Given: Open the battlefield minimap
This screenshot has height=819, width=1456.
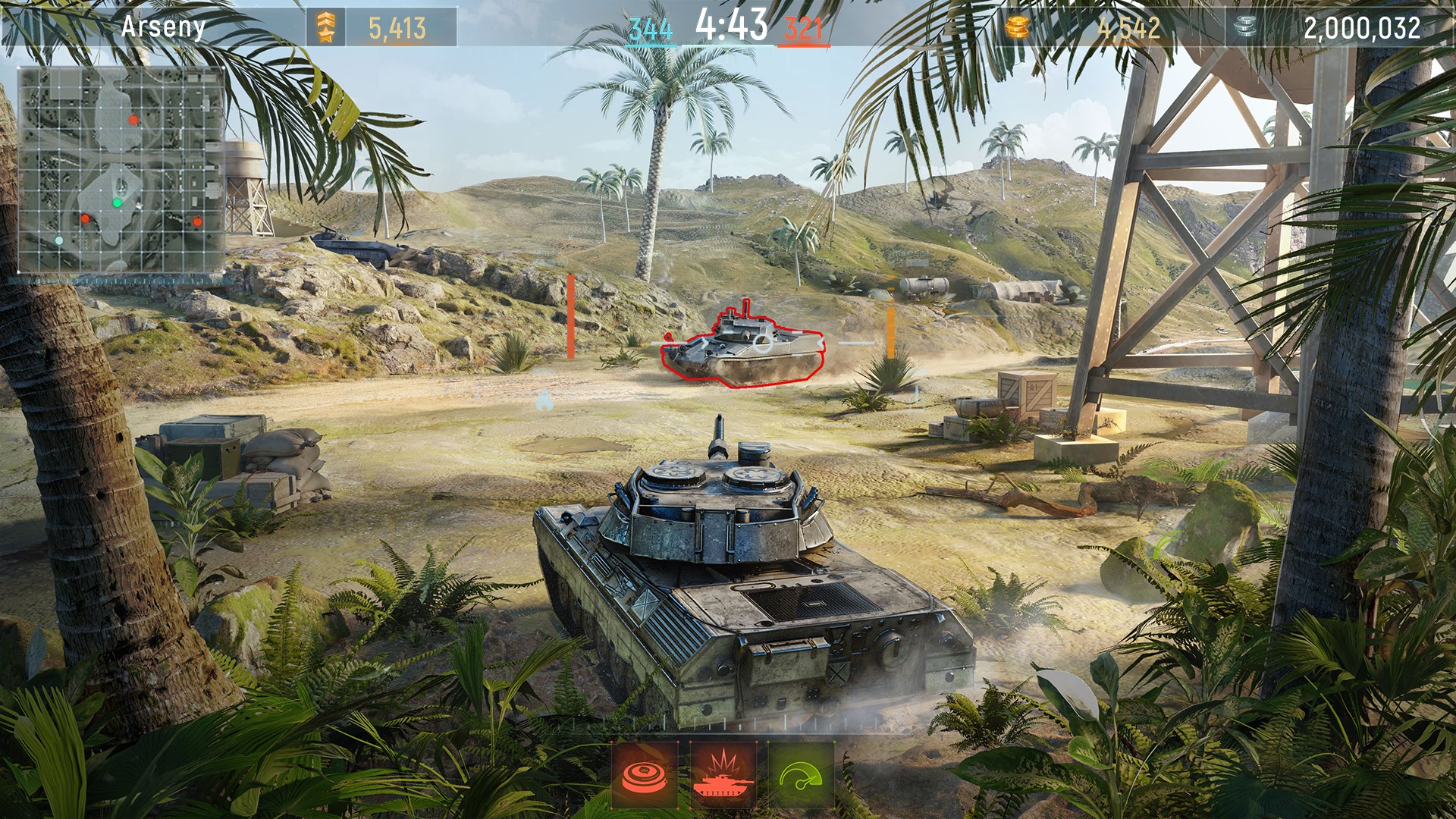Looking at the screenshot, I should (x=121, y=169).
